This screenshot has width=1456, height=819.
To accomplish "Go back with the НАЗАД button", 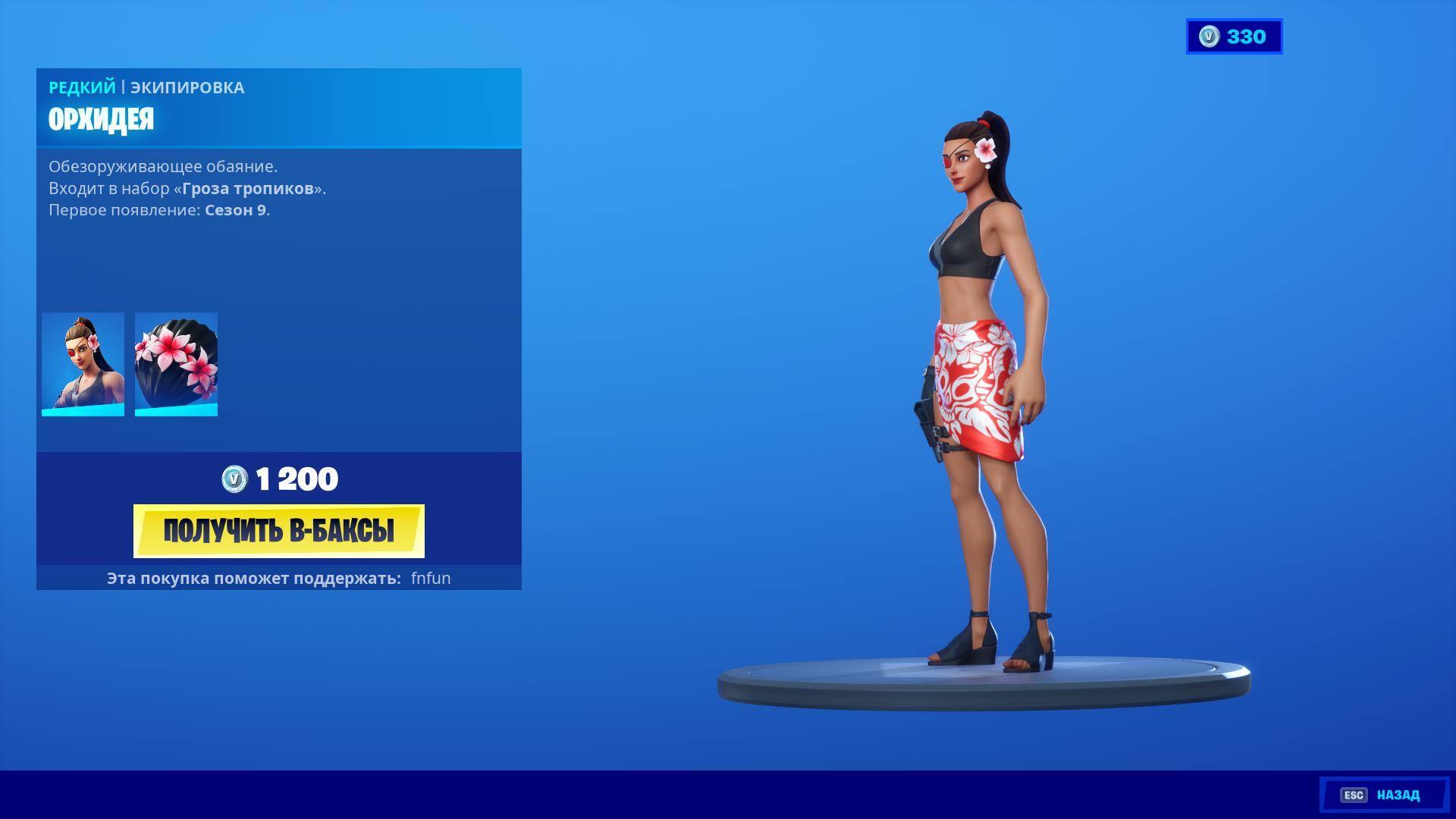I will [1384, 795].
